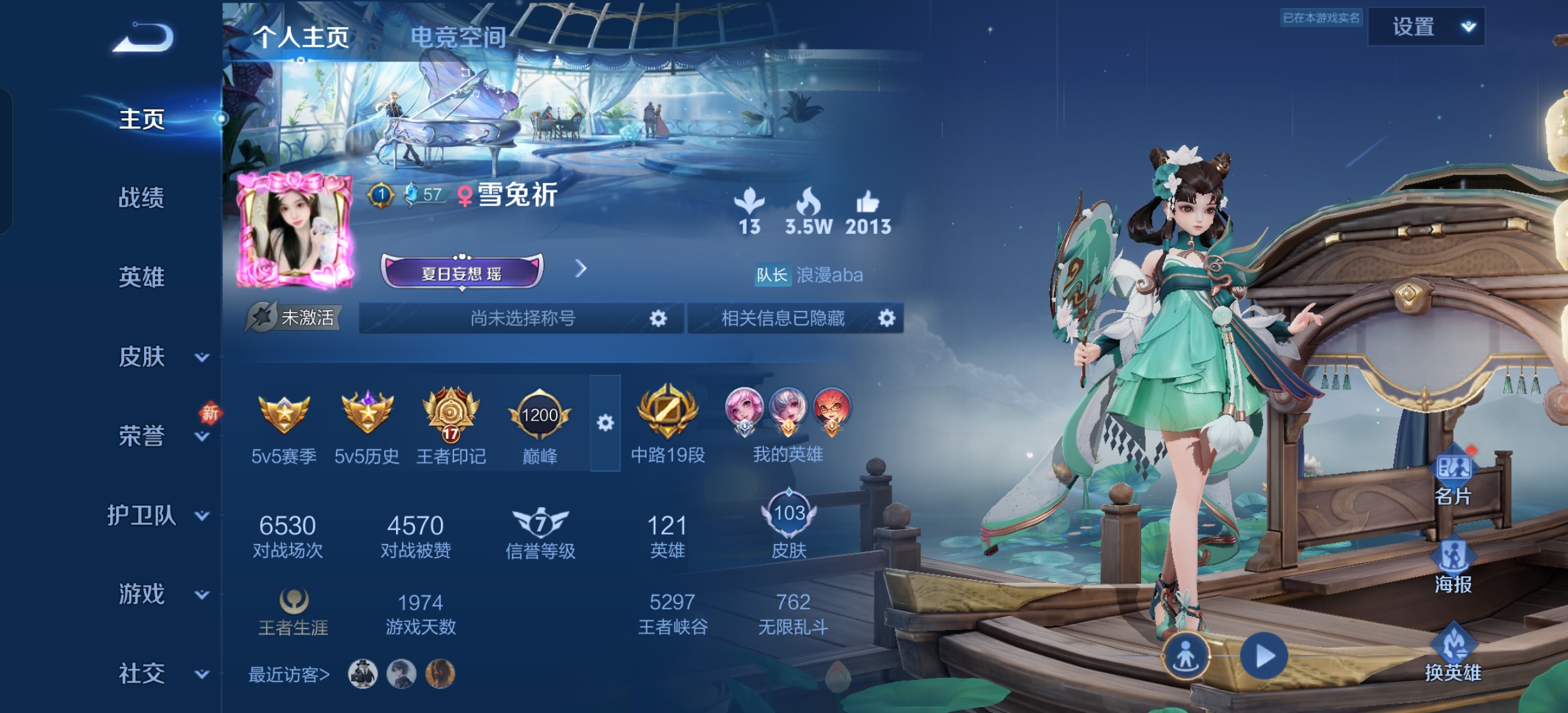Screen dimensions: 1568x713
Task: Open the 海报 poster option
Action: click(1453, 566)
